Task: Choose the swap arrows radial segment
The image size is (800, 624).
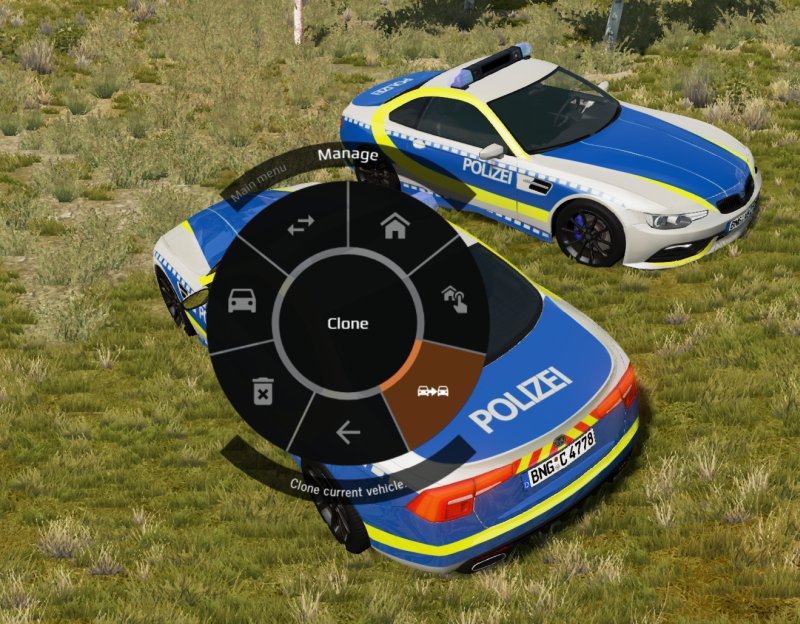Action: 300,227
